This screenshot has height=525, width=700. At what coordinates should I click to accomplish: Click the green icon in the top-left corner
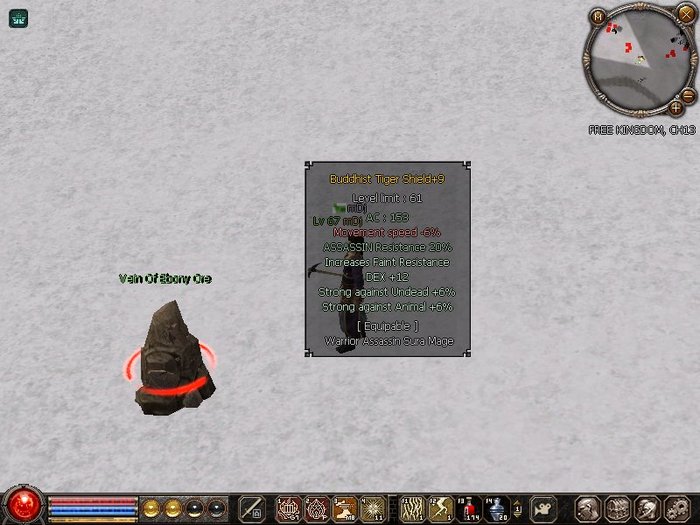click(x=17, y=17)
